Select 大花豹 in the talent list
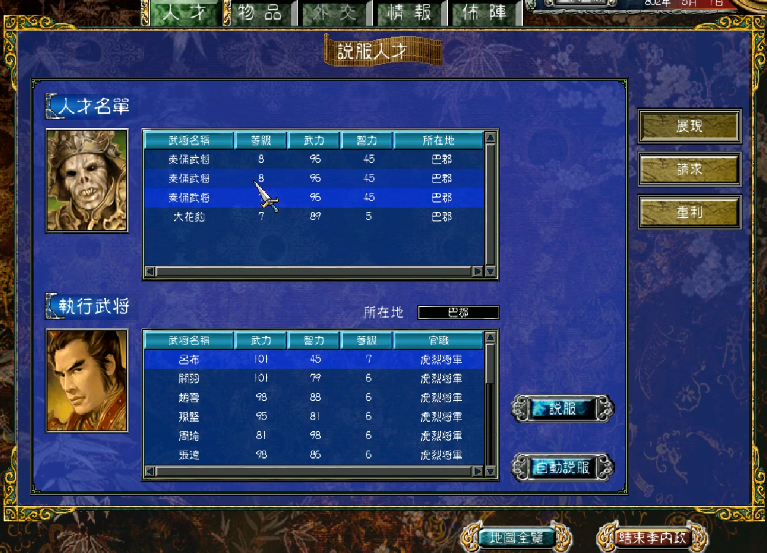The image size is (767, 553). [190, 216]
